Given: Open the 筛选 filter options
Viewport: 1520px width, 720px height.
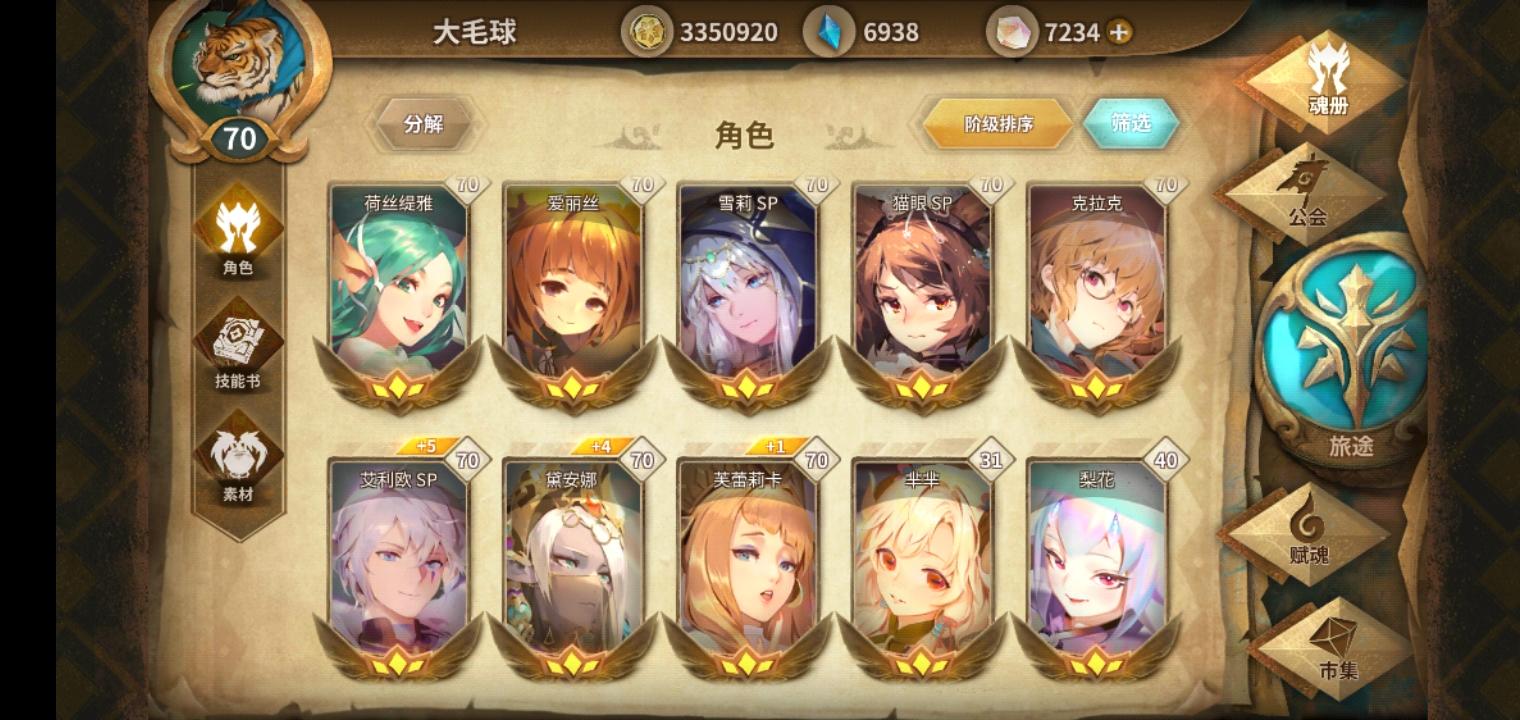Looking at the screenshot, I should click(x=1133, y=123).
